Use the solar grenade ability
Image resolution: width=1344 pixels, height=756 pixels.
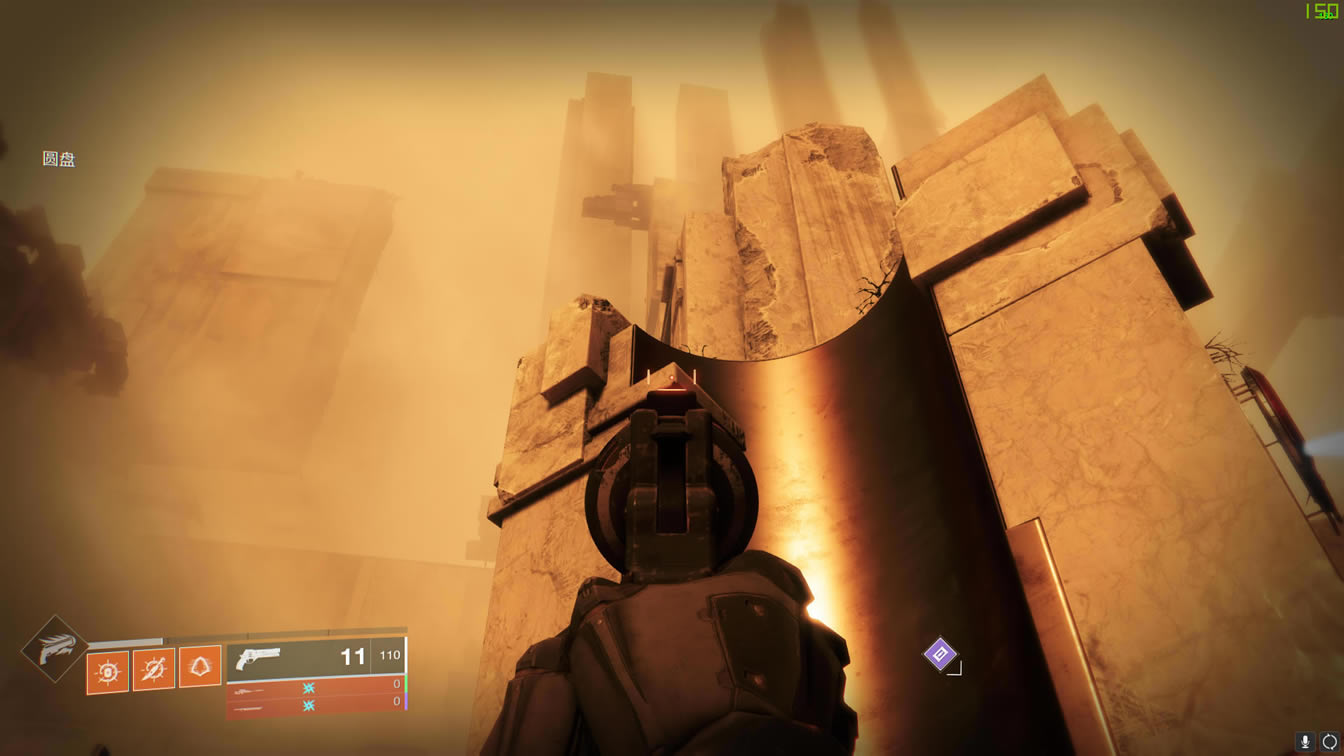tap(108, 671)
